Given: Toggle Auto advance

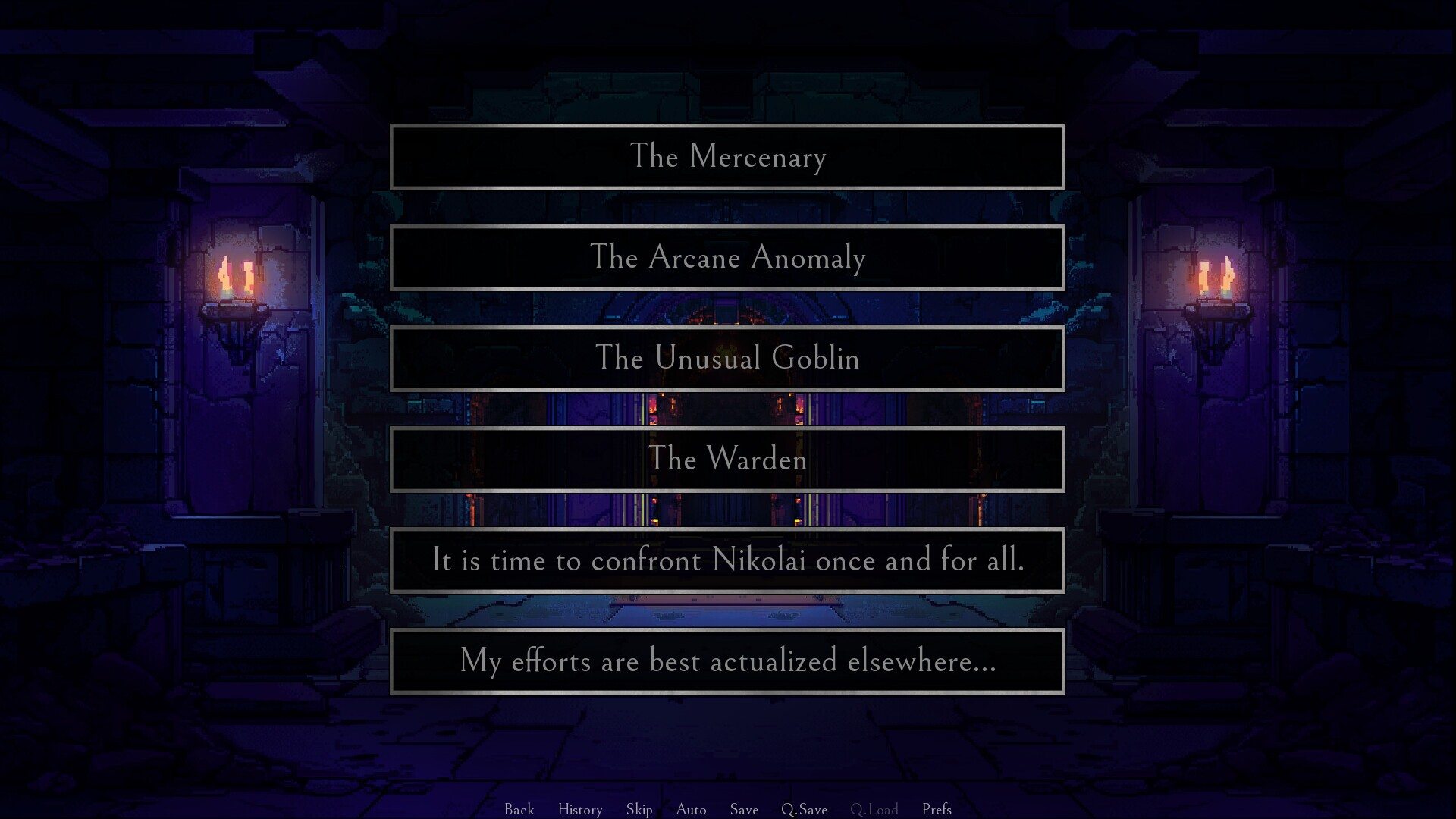Looking at the screenshot, I should pos(691,809).
